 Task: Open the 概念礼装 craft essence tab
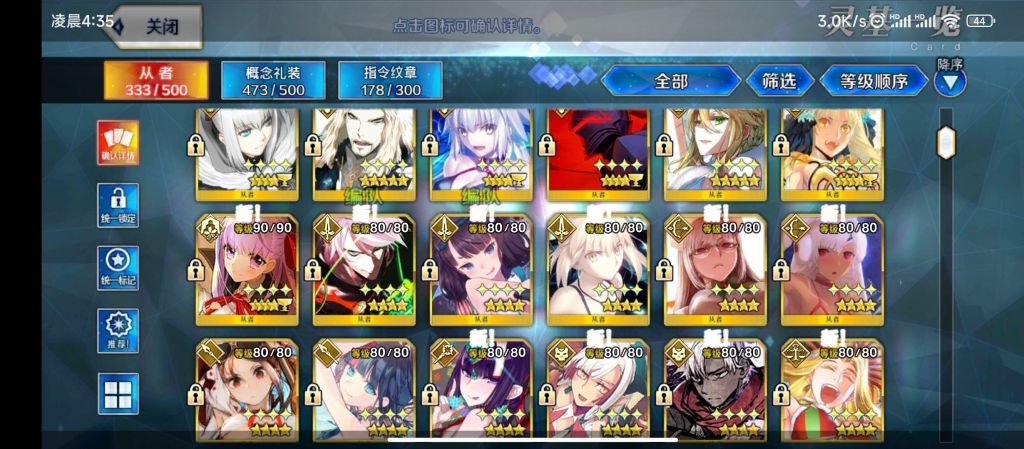point(273,81)
